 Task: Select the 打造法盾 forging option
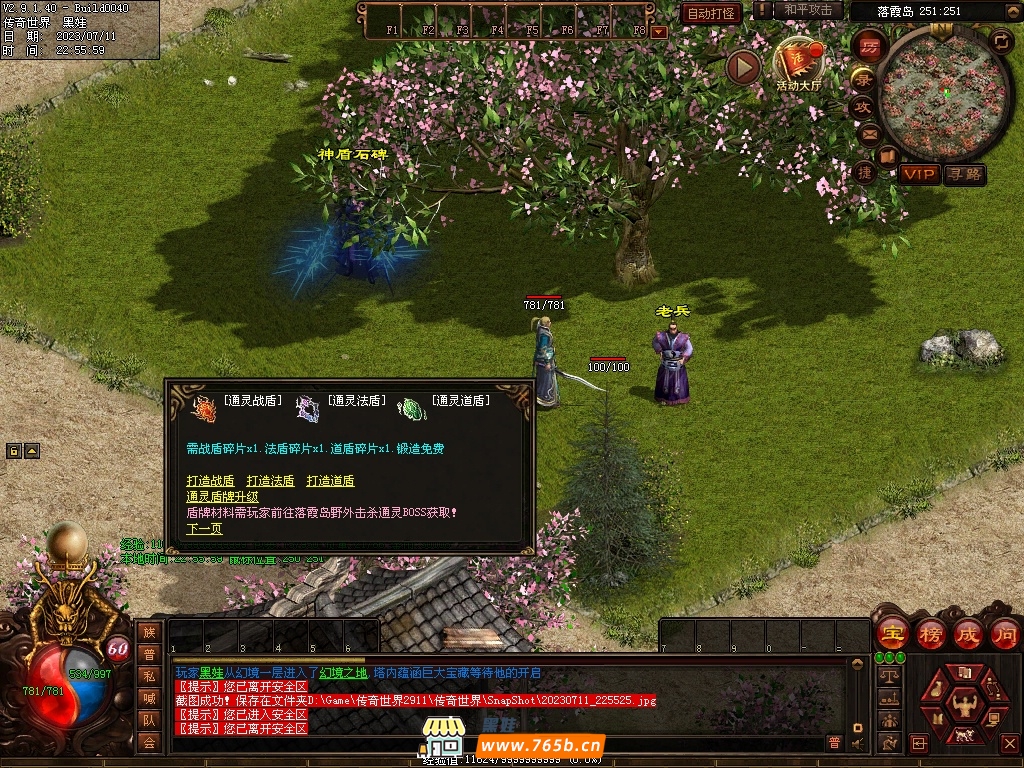[x=270, y=481]
